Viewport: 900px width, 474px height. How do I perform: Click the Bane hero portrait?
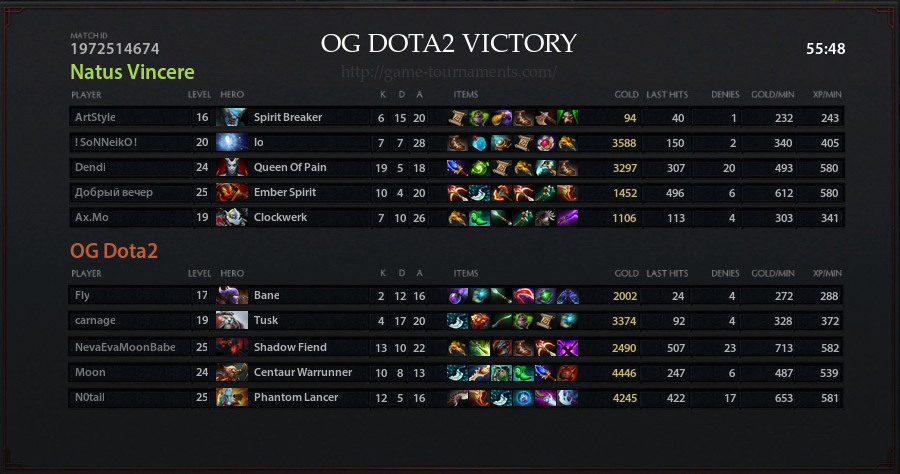click(231, 296)
